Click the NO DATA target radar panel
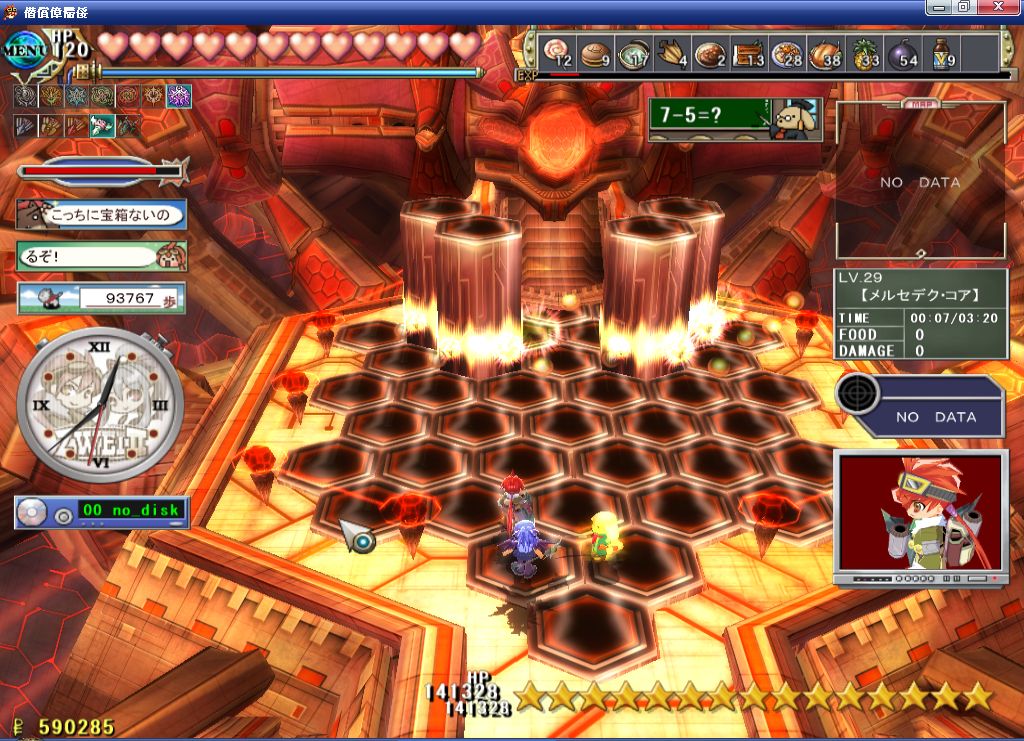 pyautogui.click(x=920, y=405)
